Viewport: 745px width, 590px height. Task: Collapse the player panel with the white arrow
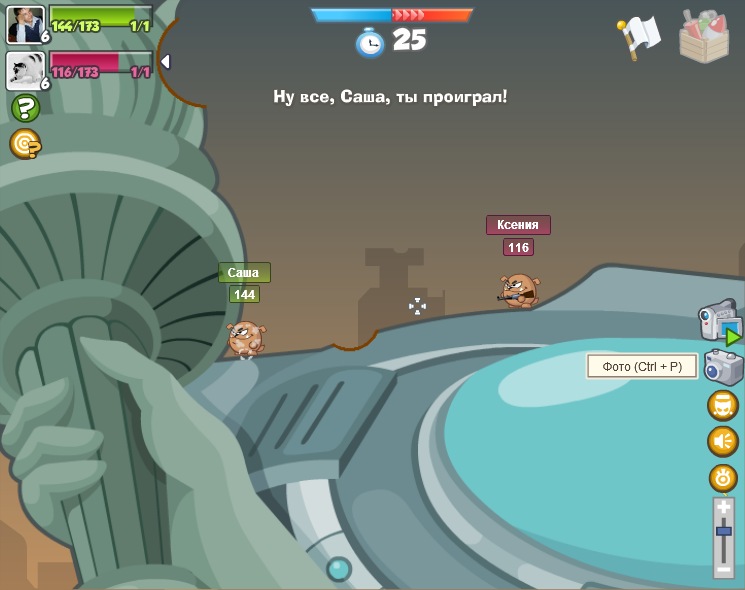[165, 62]
